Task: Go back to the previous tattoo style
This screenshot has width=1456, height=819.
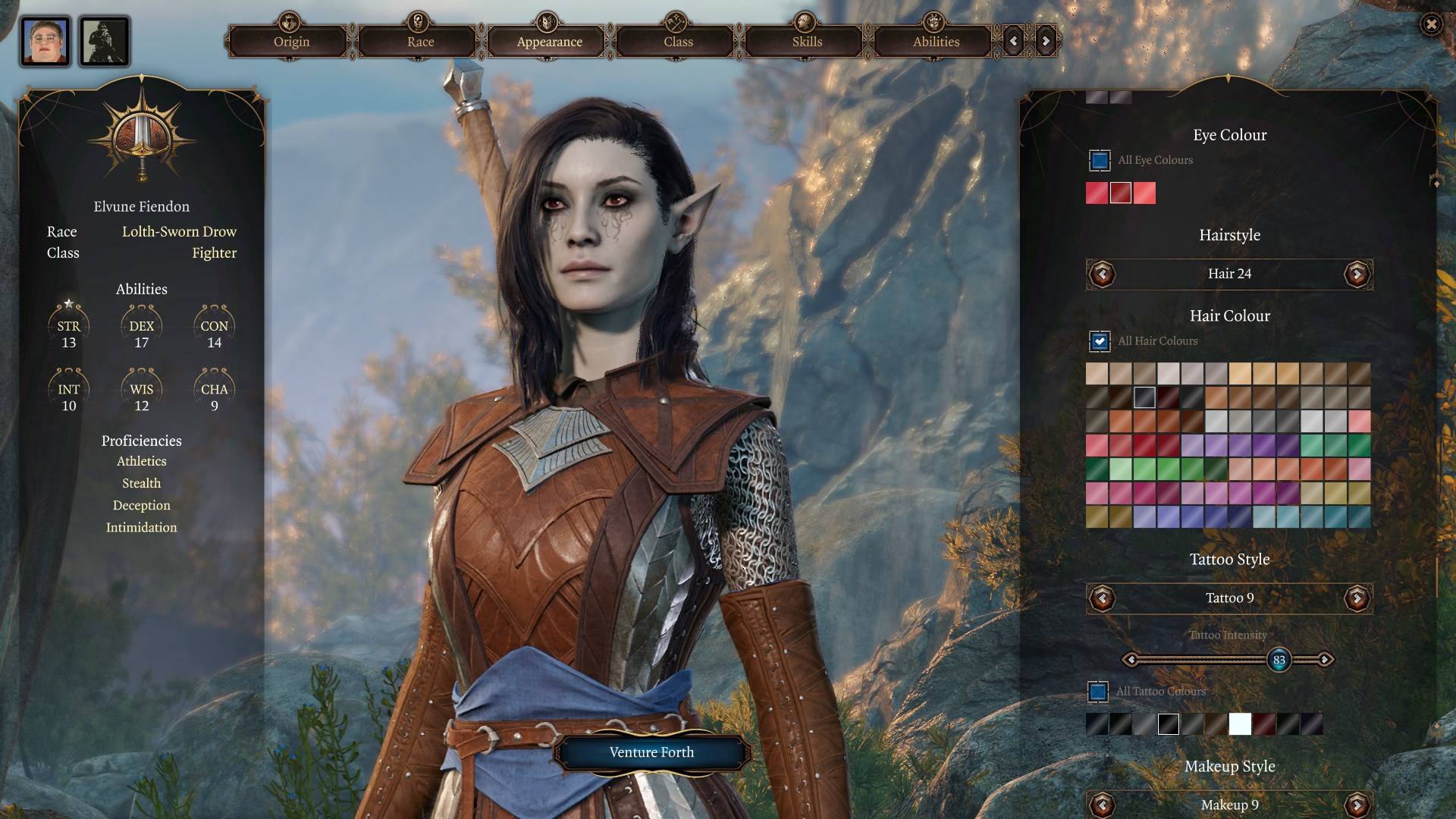Action: coord(1103,598)
